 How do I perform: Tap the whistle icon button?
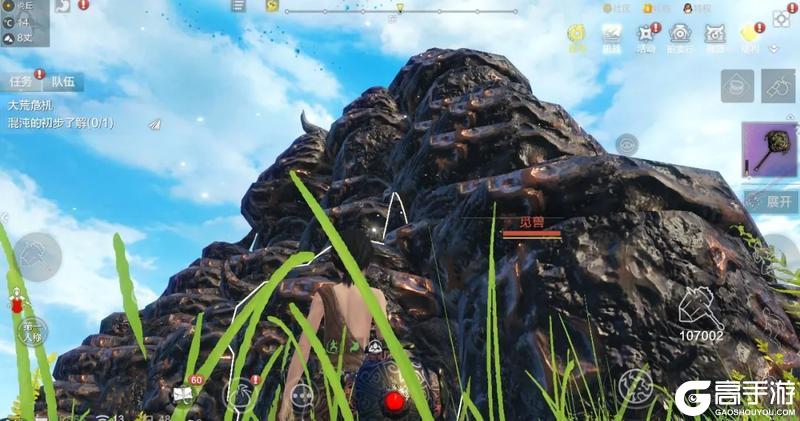pos(777,86)
